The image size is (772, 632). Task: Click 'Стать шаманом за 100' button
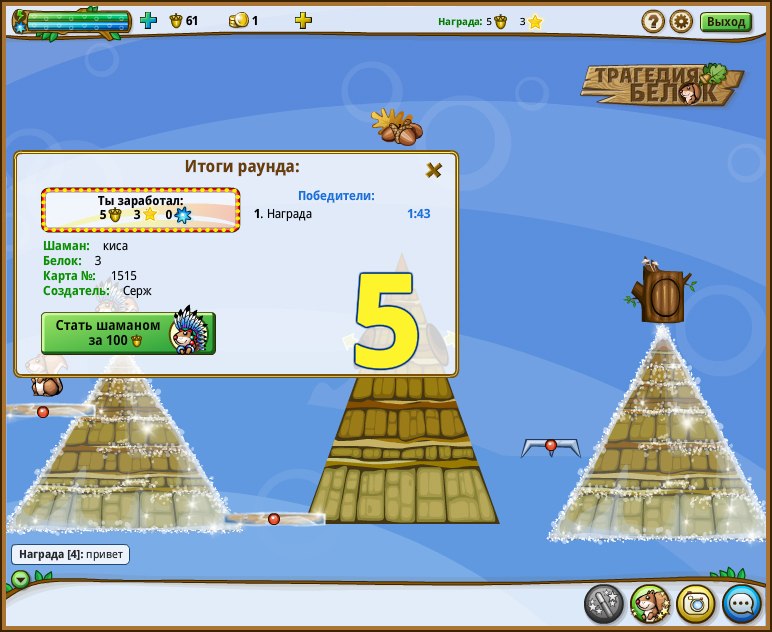128,333
